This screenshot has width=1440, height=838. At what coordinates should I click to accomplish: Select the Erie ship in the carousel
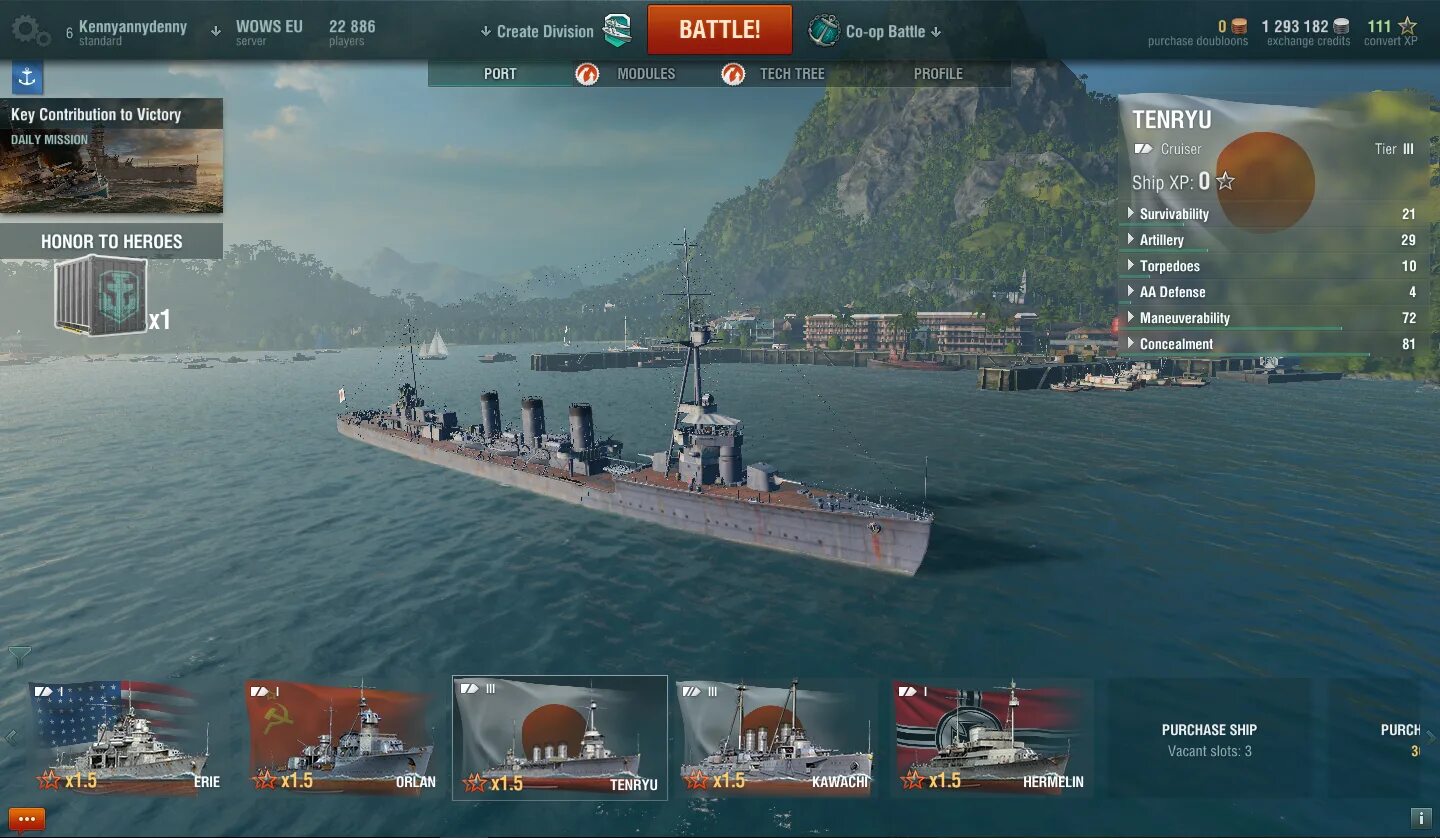(124, 738)
